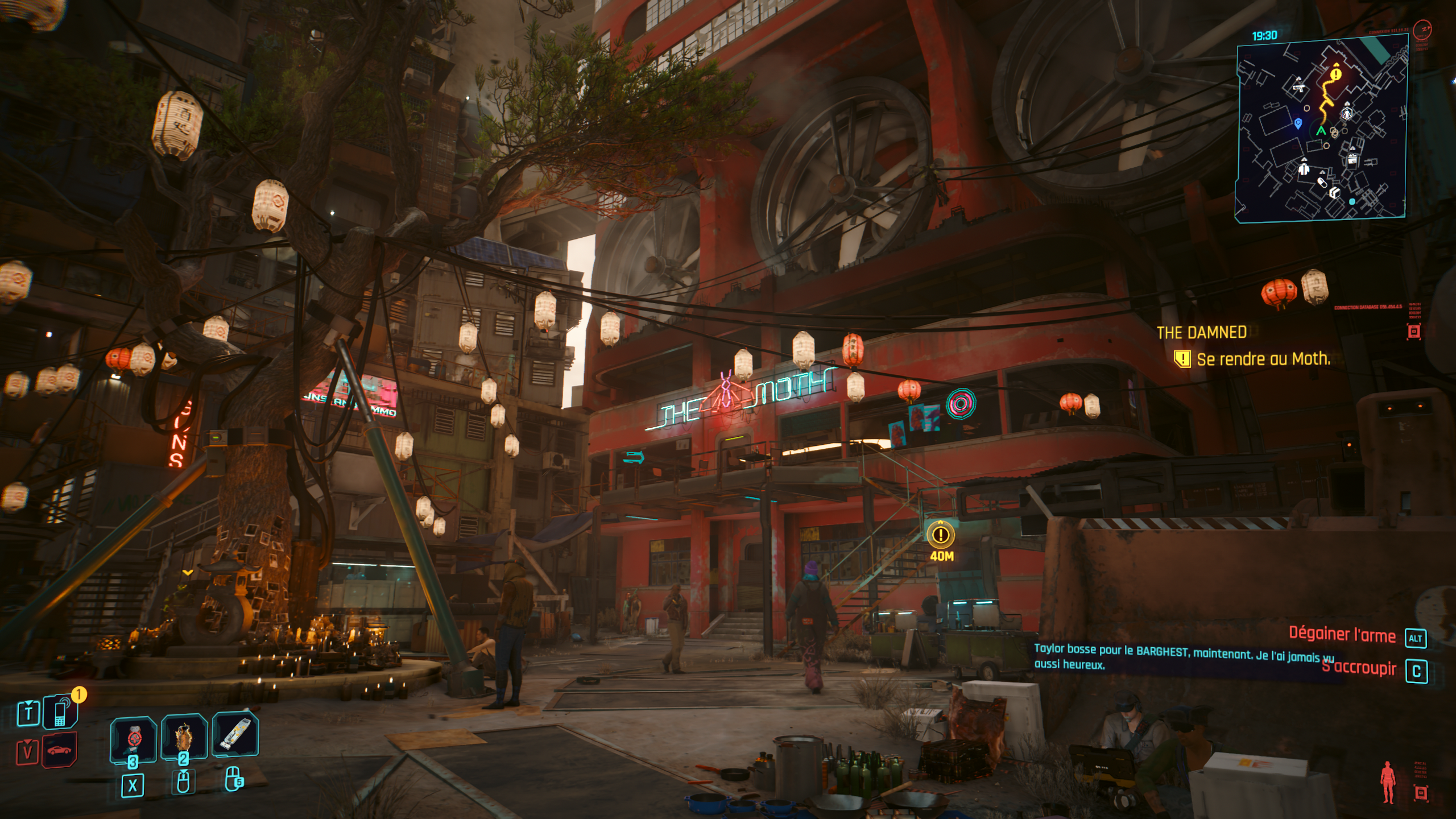The width and height of the screenshot is (1456, 819).
Task: Click the pill pharmacy icon on the minimap
Action: [x=1322, y=183]
